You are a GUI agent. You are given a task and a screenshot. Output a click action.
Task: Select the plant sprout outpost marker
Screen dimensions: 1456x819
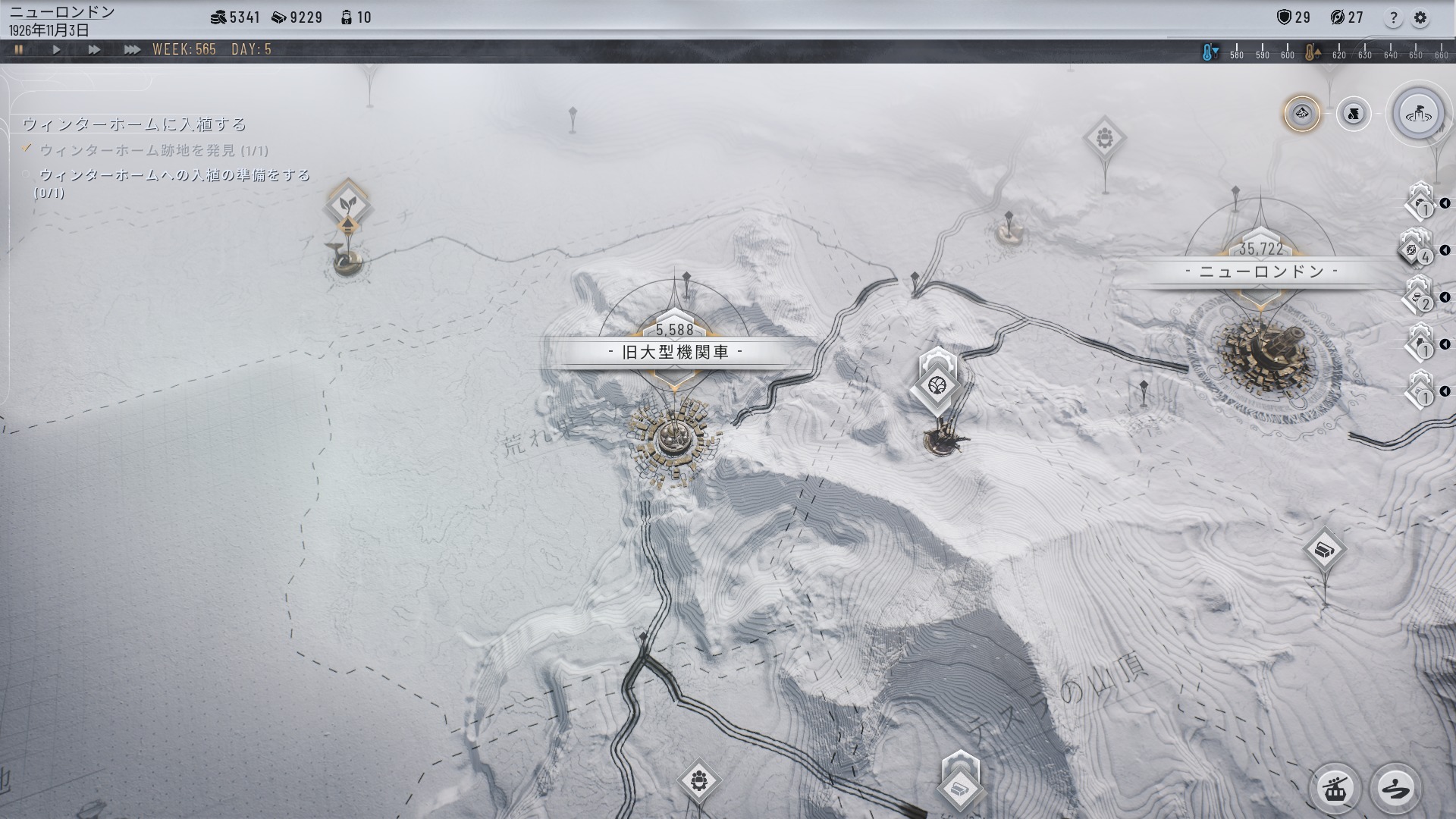(348, 203)
